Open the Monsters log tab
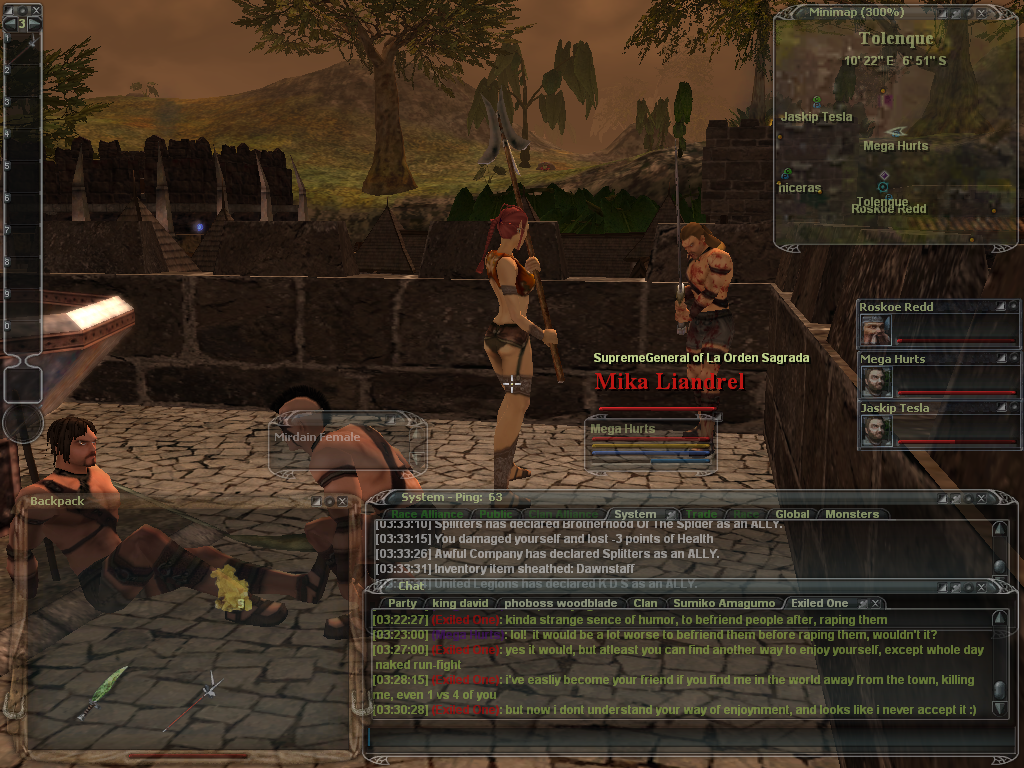Screen dimensions: 1024x768 pyautogui.click(x=851, y=514)
